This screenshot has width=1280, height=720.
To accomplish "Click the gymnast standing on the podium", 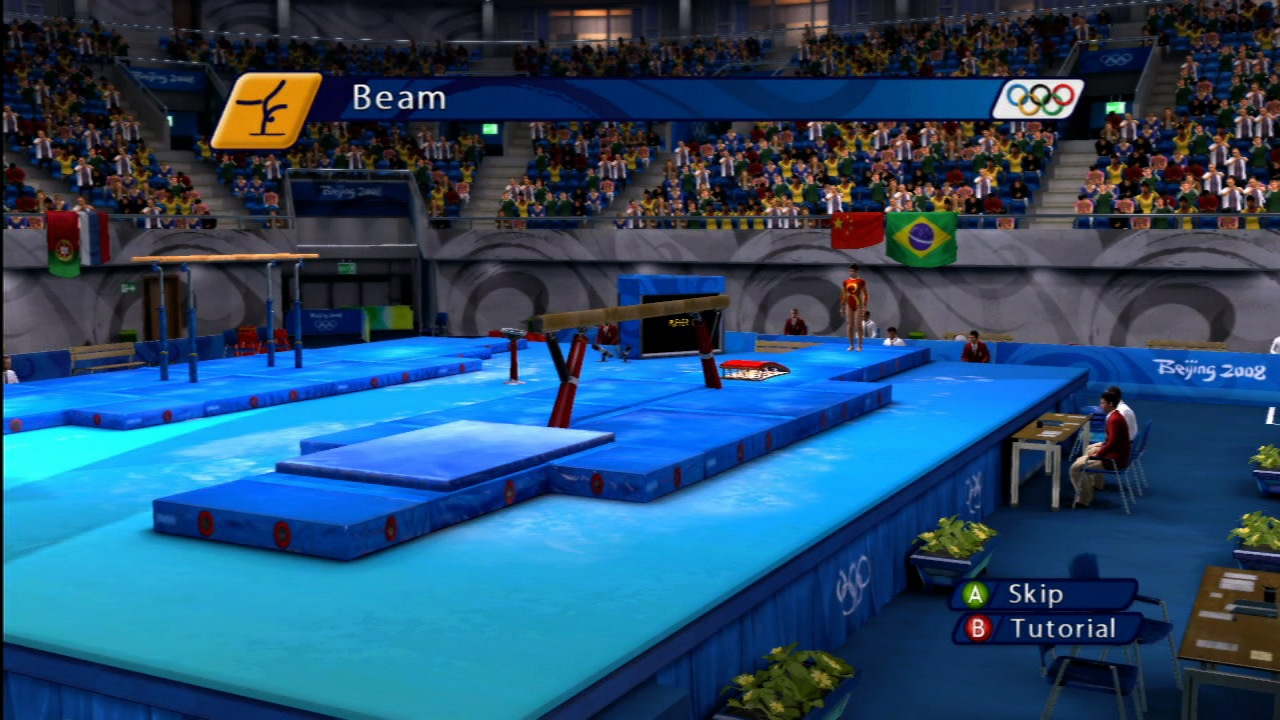I will pos(855,310).
